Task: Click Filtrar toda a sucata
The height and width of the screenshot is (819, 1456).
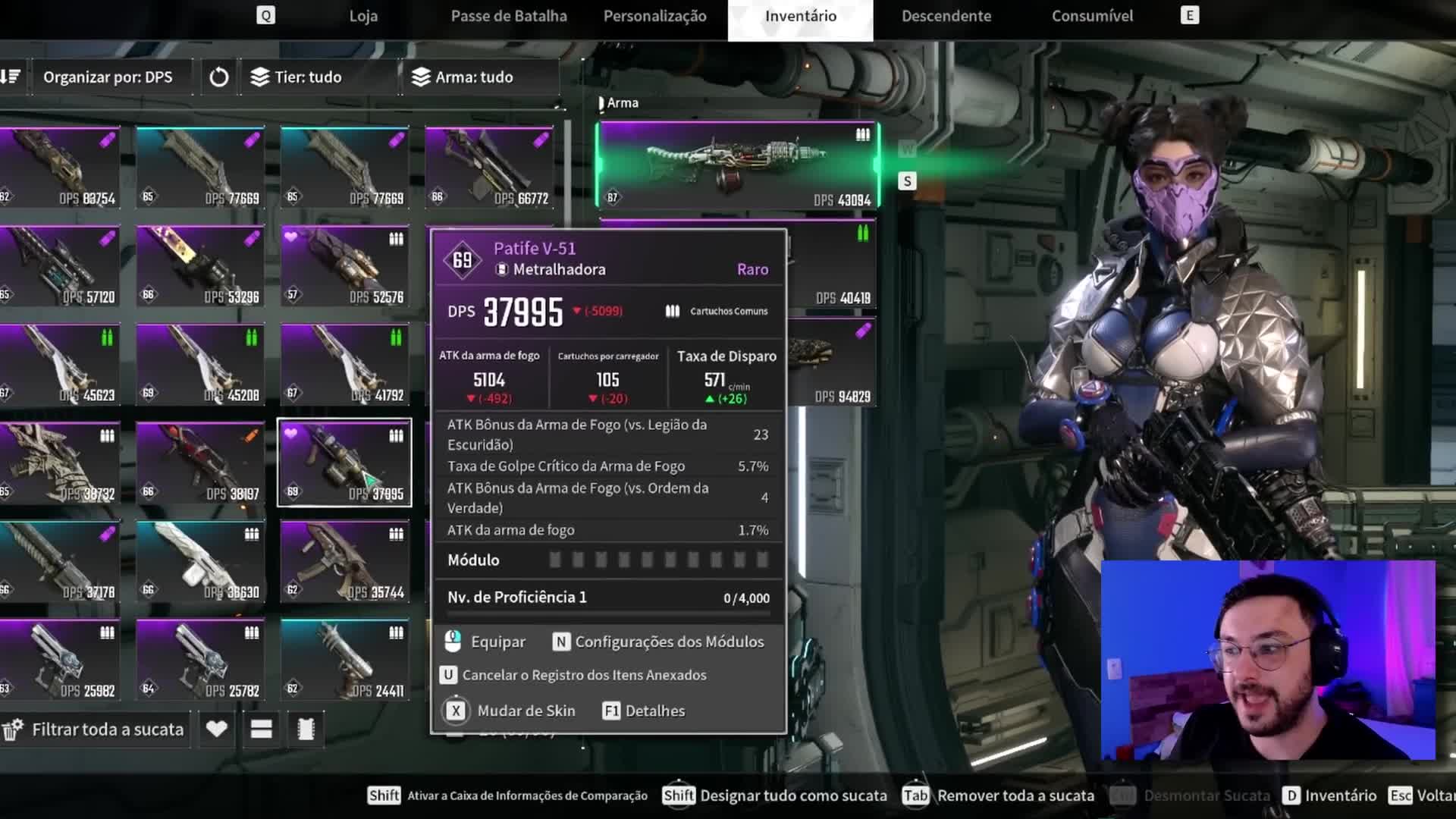Action: click(x=96, y=730)
